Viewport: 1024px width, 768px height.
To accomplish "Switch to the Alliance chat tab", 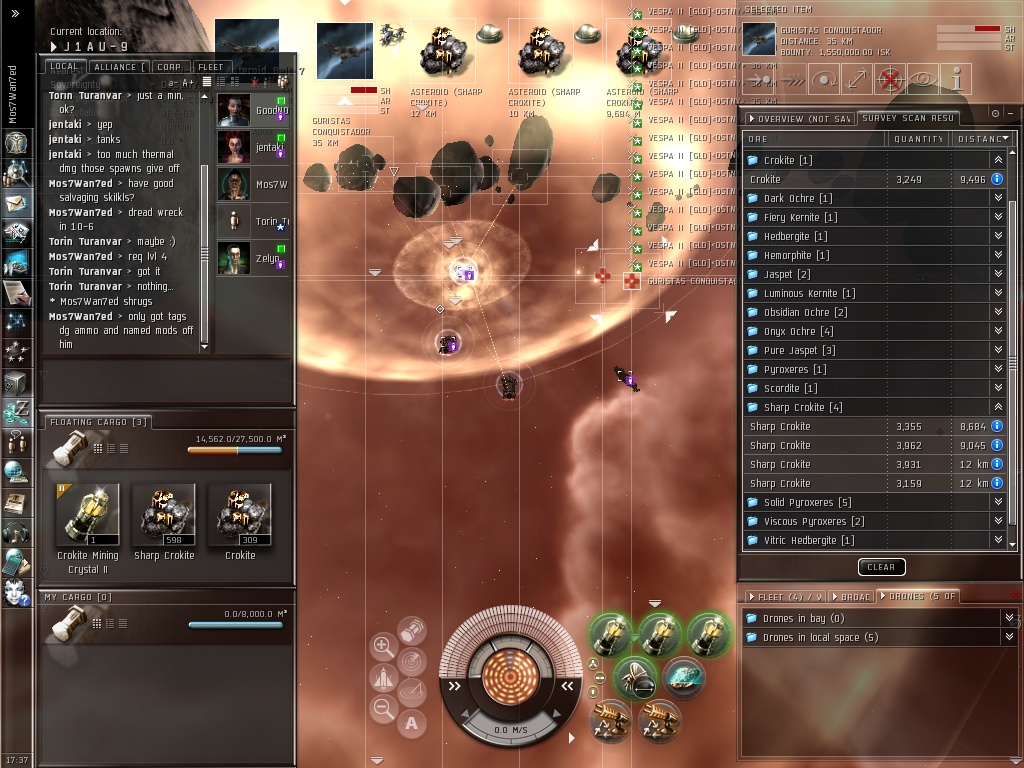I will pos(114,67).
